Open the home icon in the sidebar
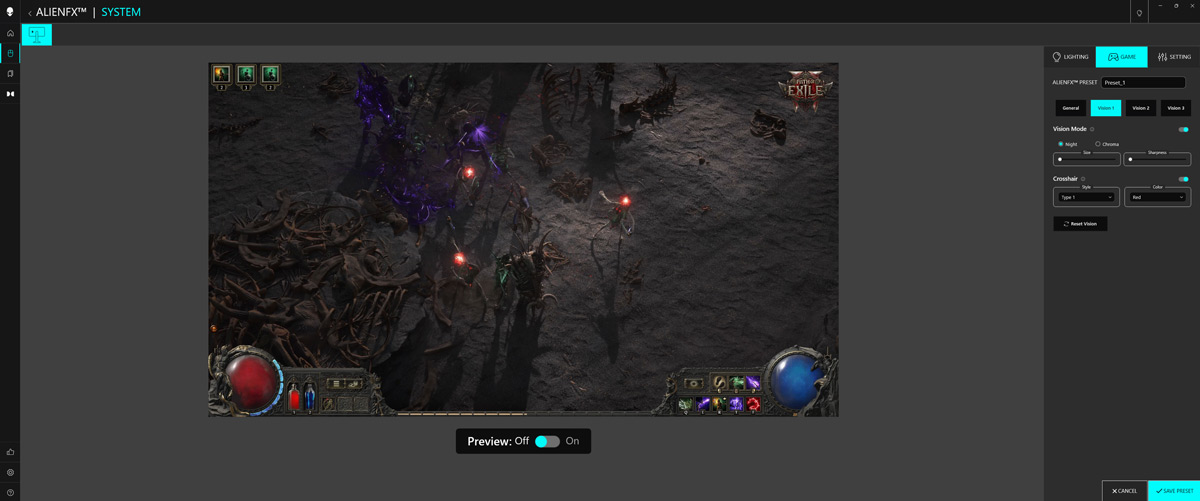 pos(11,33)
